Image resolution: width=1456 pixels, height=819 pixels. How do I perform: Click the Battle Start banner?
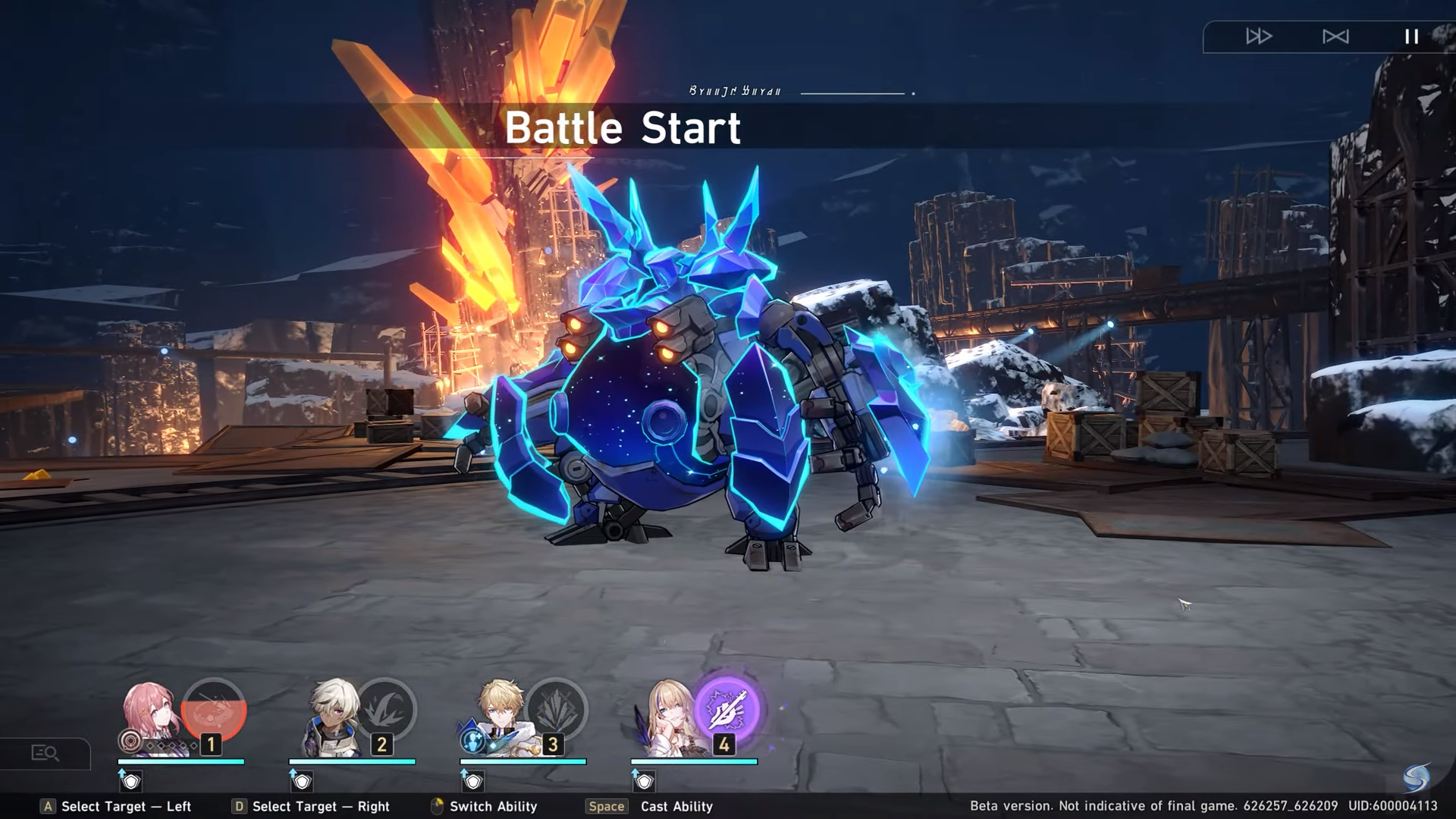click(x=623, y=127)
